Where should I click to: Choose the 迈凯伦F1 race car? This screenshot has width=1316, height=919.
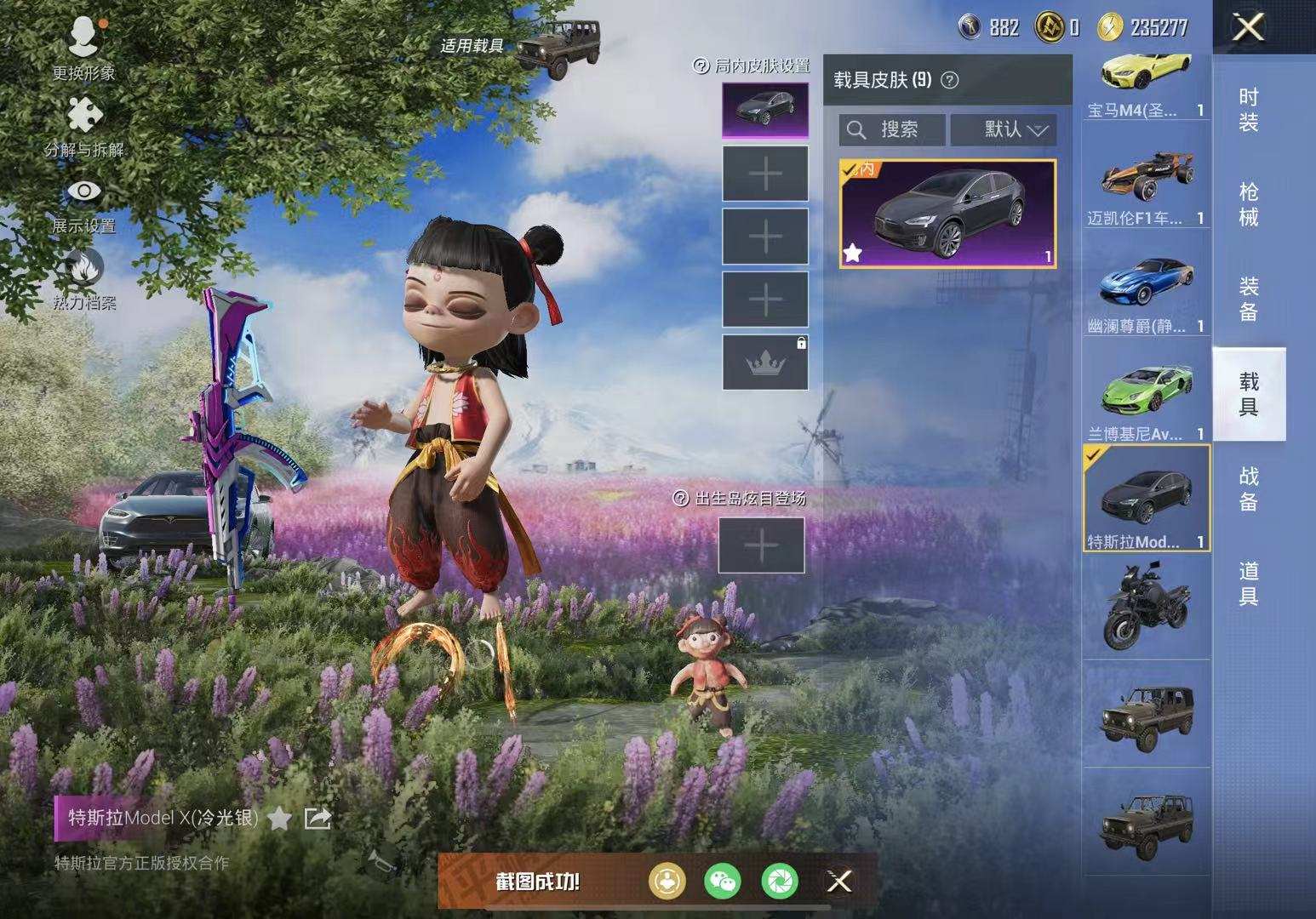(1146, 187)
